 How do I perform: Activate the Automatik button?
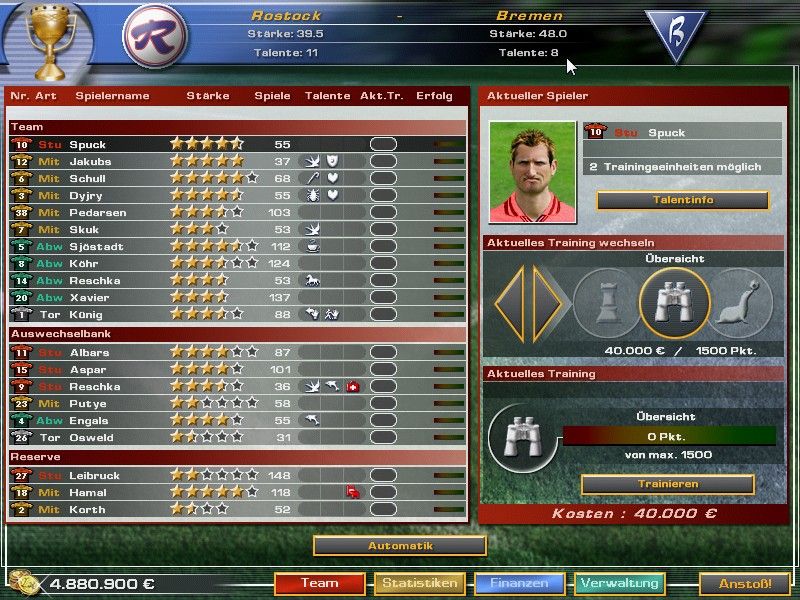(400, 546)
